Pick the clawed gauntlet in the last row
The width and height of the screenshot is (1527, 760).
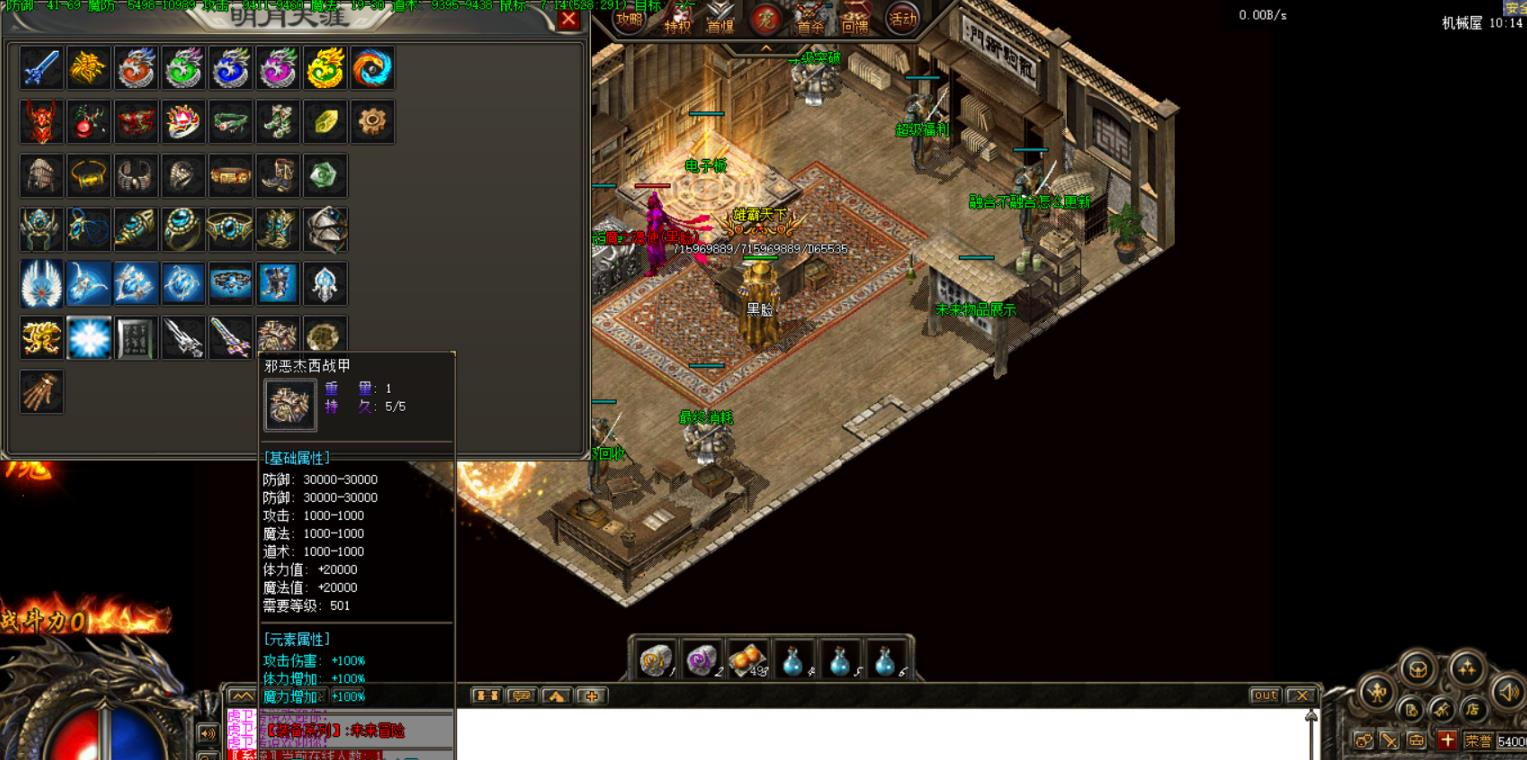42,392
